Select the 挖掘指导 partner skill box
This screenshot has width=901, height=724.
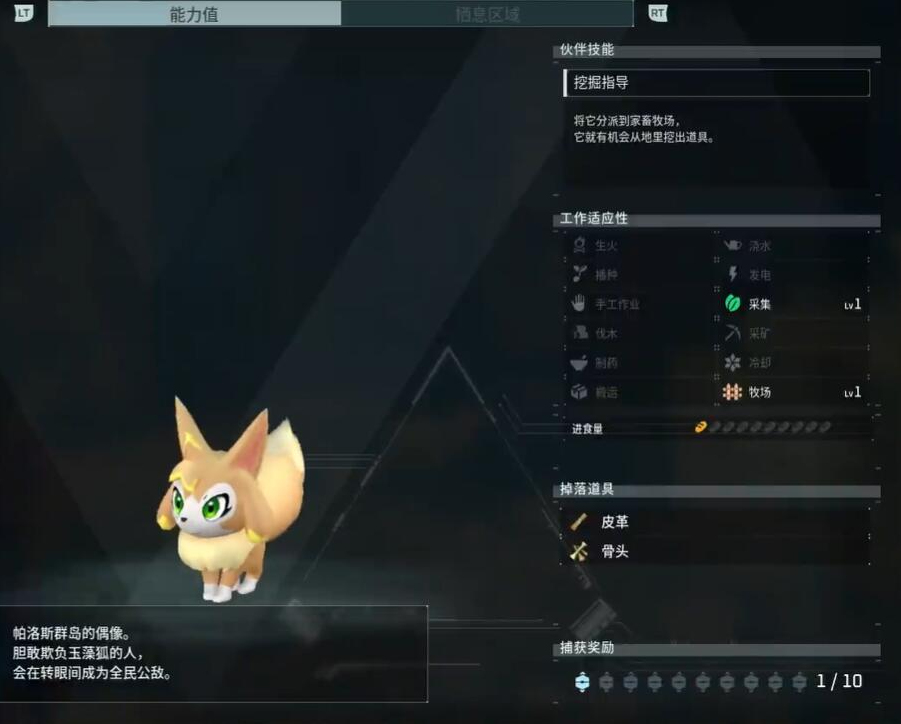click(x=716, y=83)
